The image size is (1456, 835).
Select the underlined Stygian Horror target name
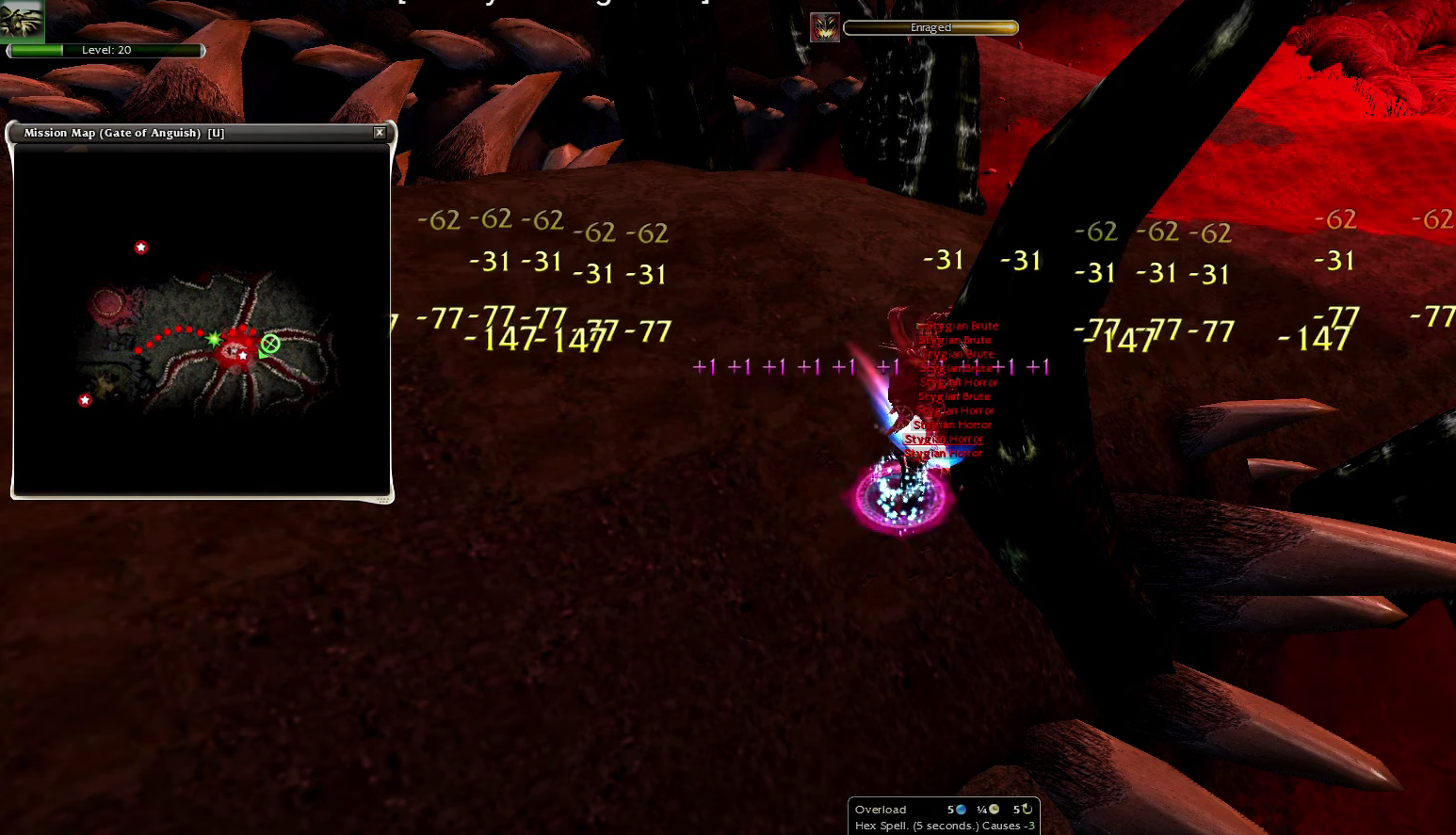click(x=944, y=439)
